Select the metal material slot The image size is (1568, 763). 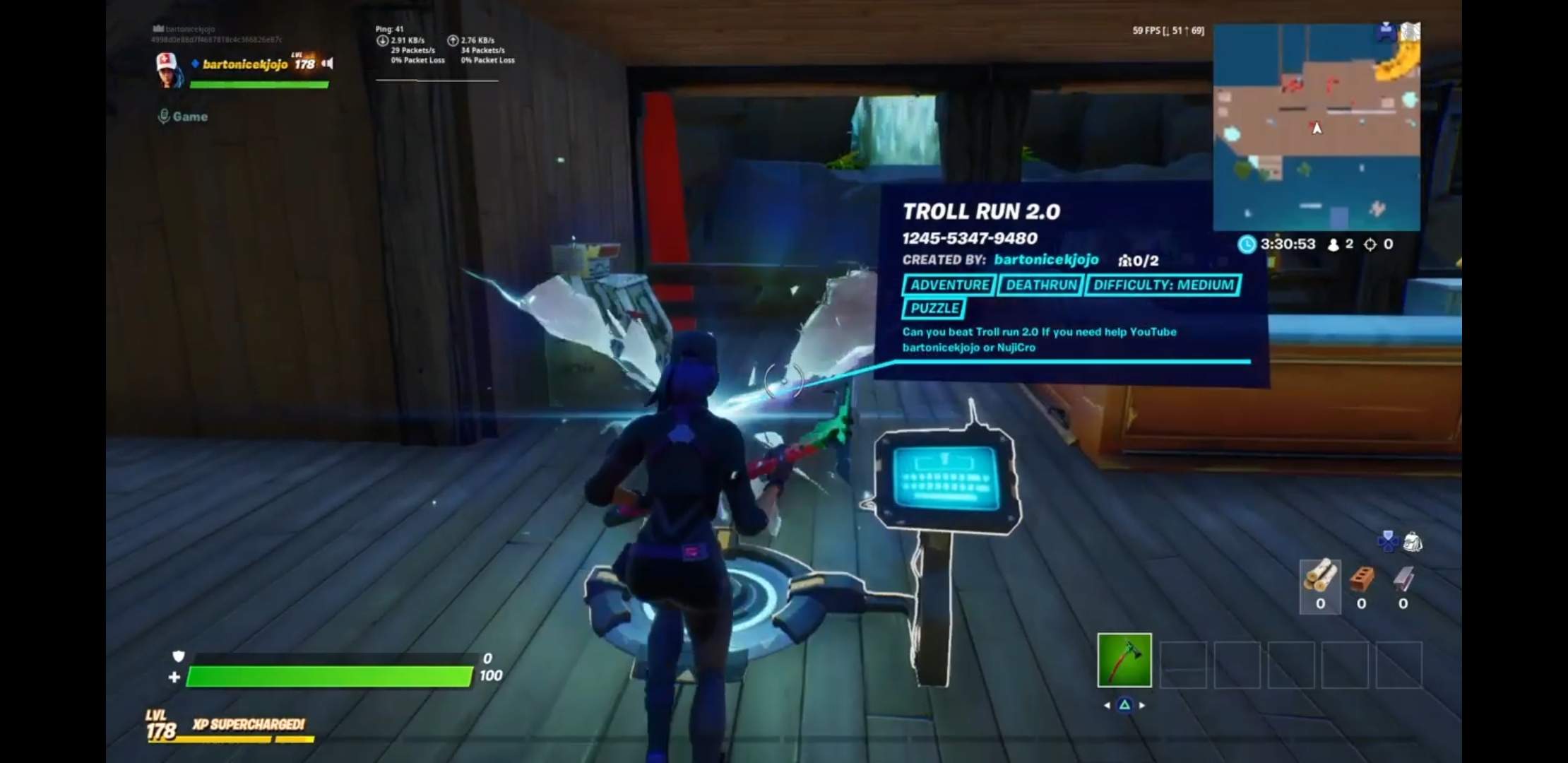1403,585
